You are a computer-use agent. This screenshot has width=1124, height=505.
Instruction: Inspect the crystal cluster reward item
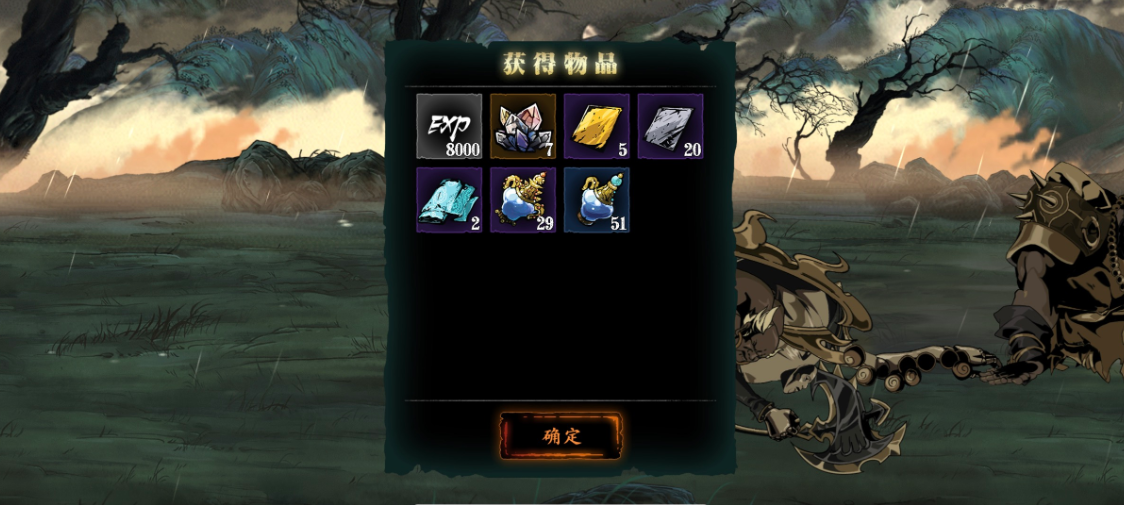(x=523, y=127)
